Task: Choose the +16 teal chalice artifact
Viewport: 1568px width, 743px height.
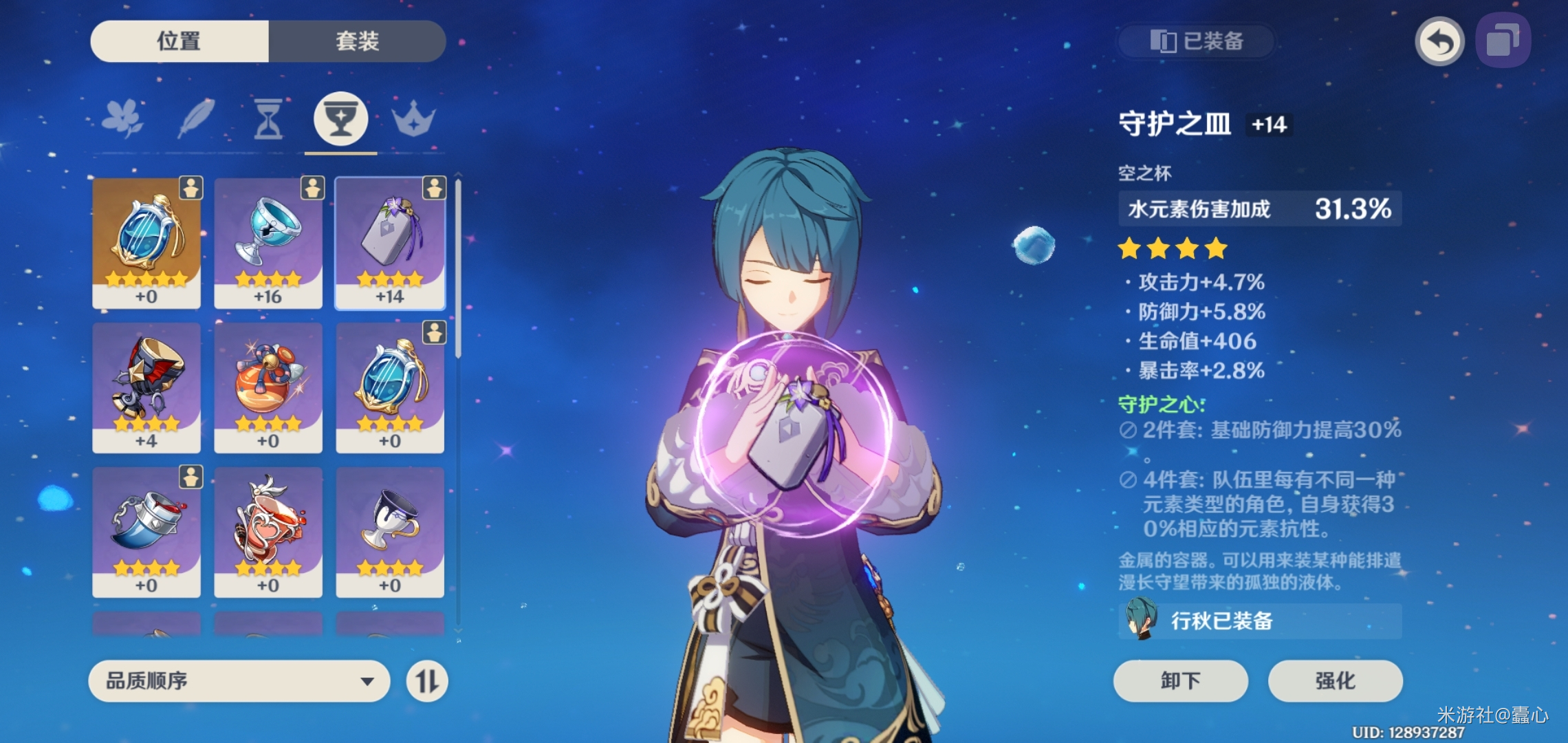Action: point(268,242)
